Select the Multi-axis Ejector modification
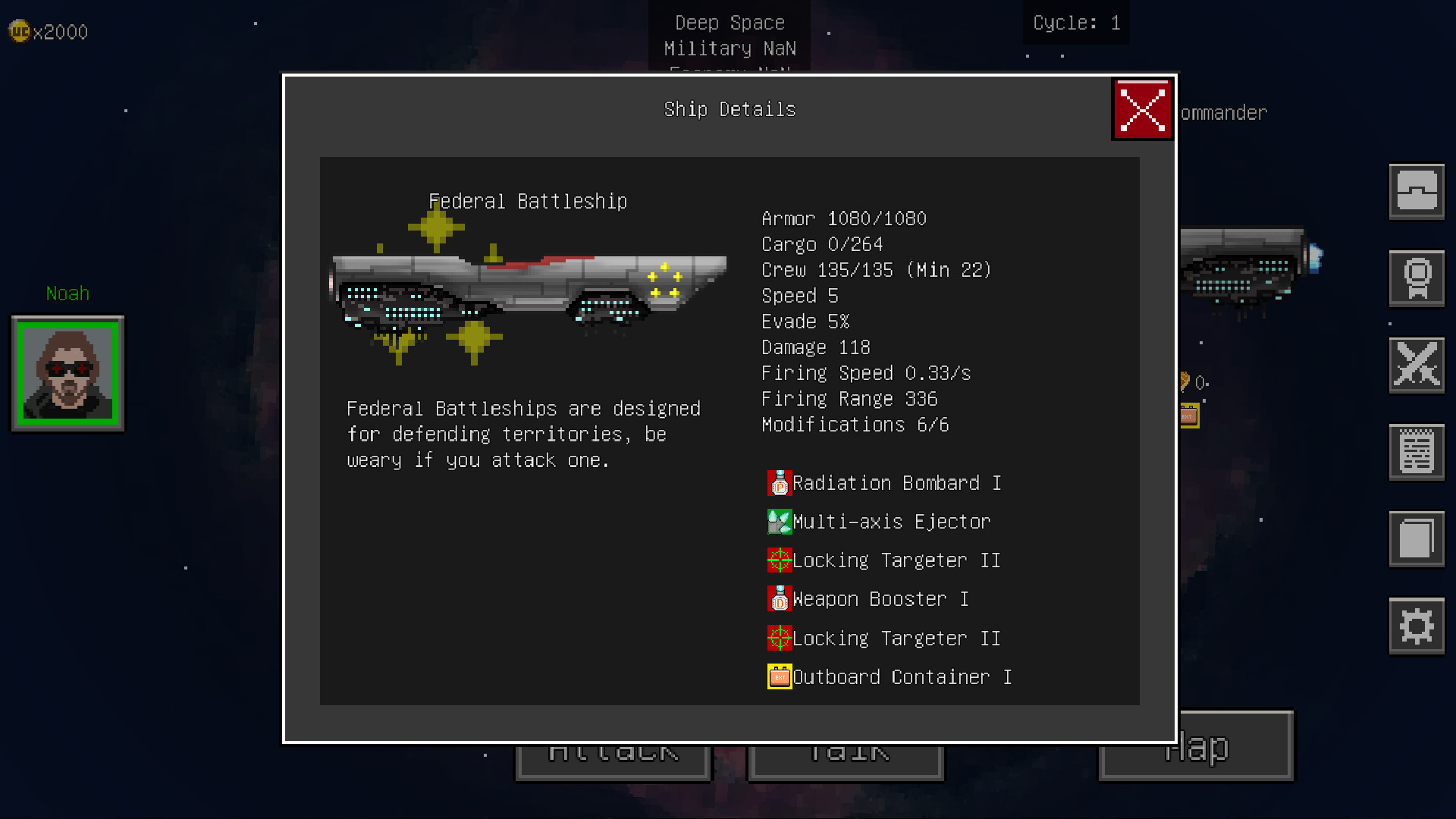Viewport: 1456px width, 819px height. click(x=880, y=522)
